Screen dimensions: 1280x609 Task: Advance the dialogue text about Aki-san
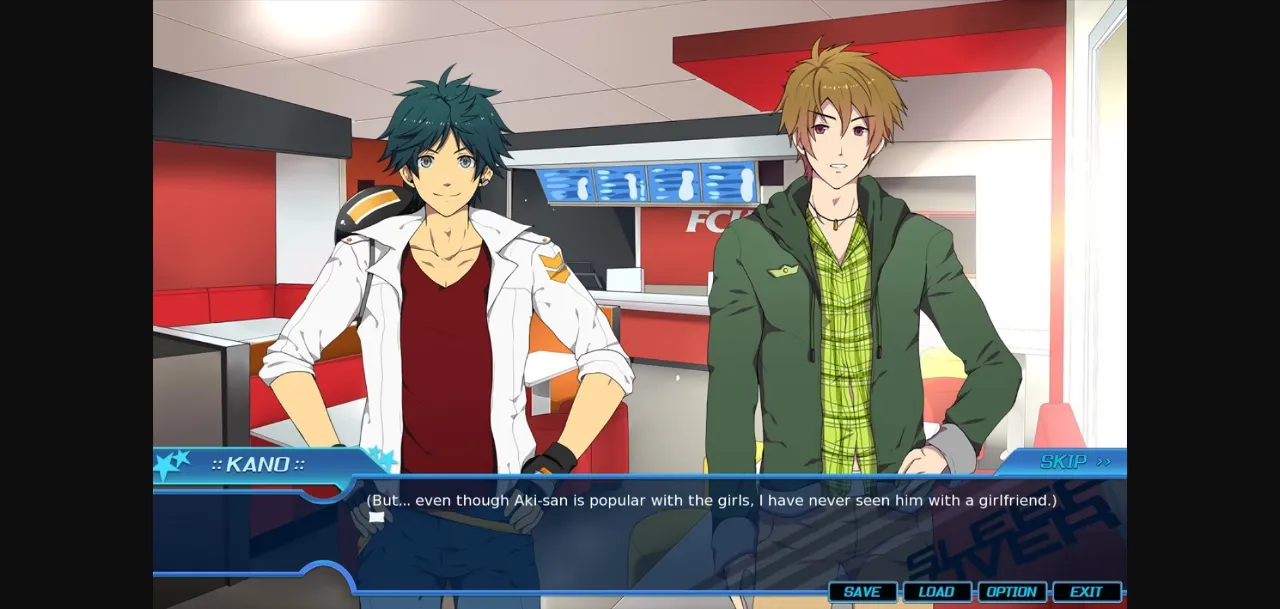(710, 500)
